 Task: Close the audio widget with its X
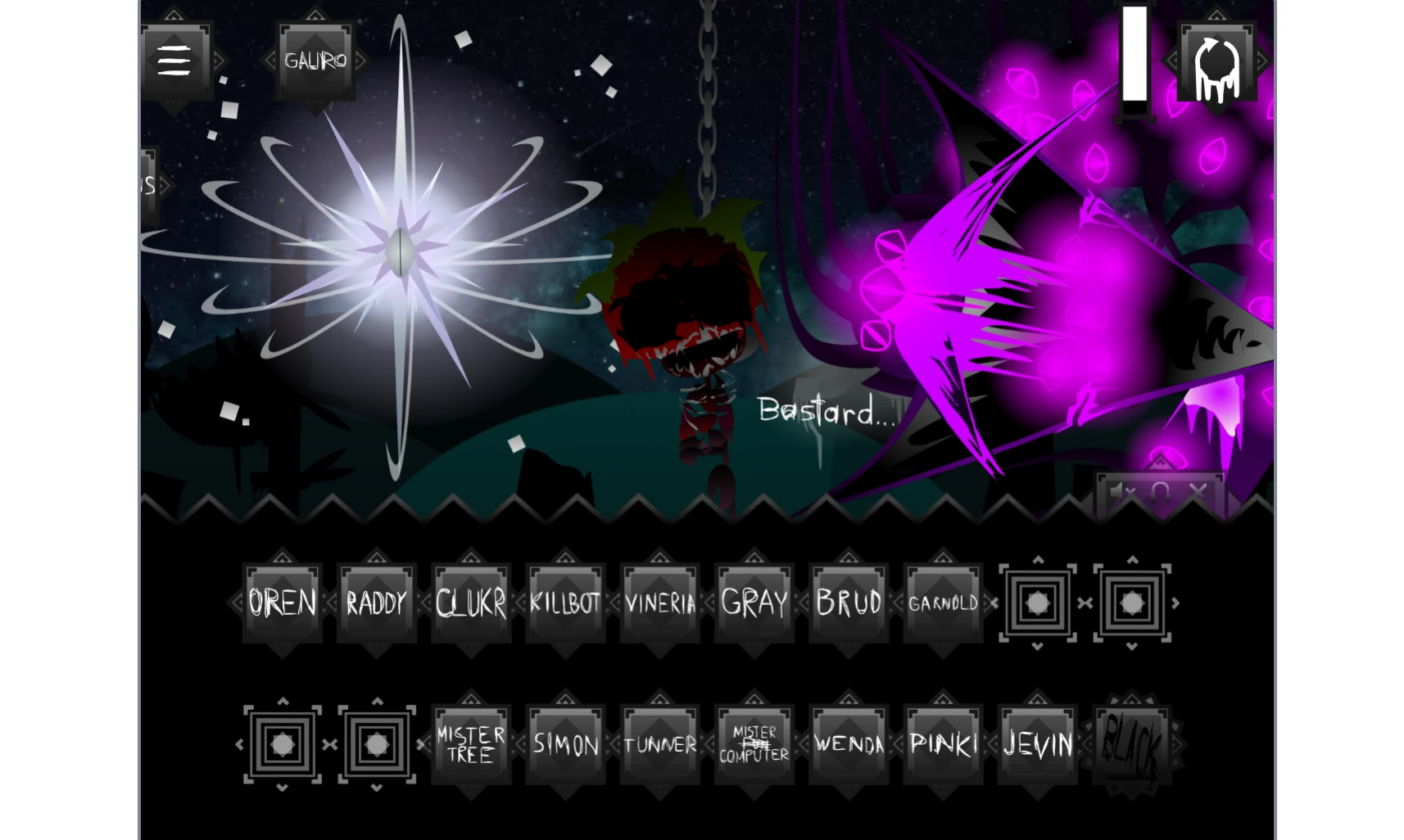[1197, 490]
